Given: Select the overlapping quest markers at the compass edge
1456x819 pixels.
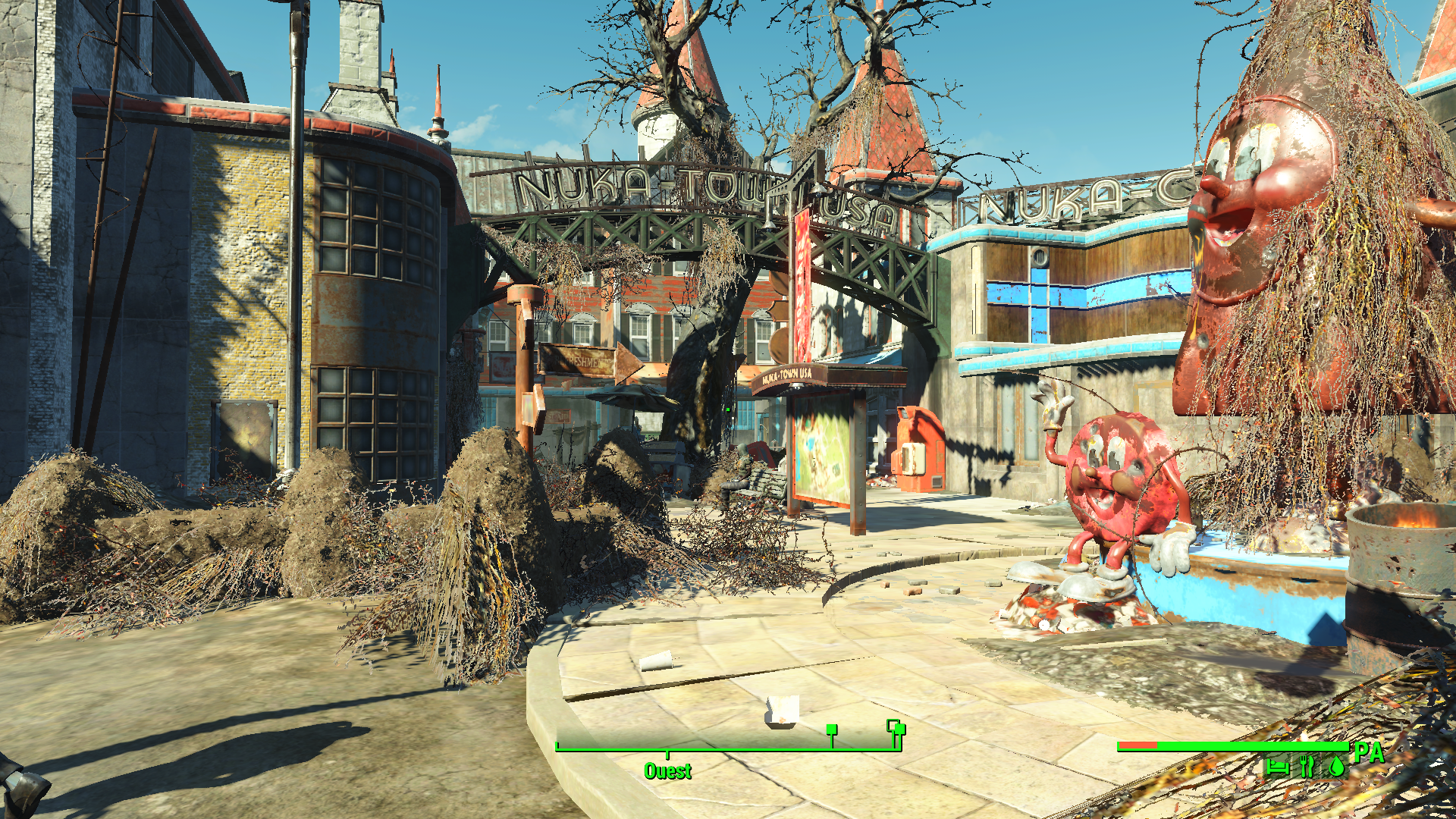Looking at the screenshot, I should pyautogui.click(x=896, y=728).
